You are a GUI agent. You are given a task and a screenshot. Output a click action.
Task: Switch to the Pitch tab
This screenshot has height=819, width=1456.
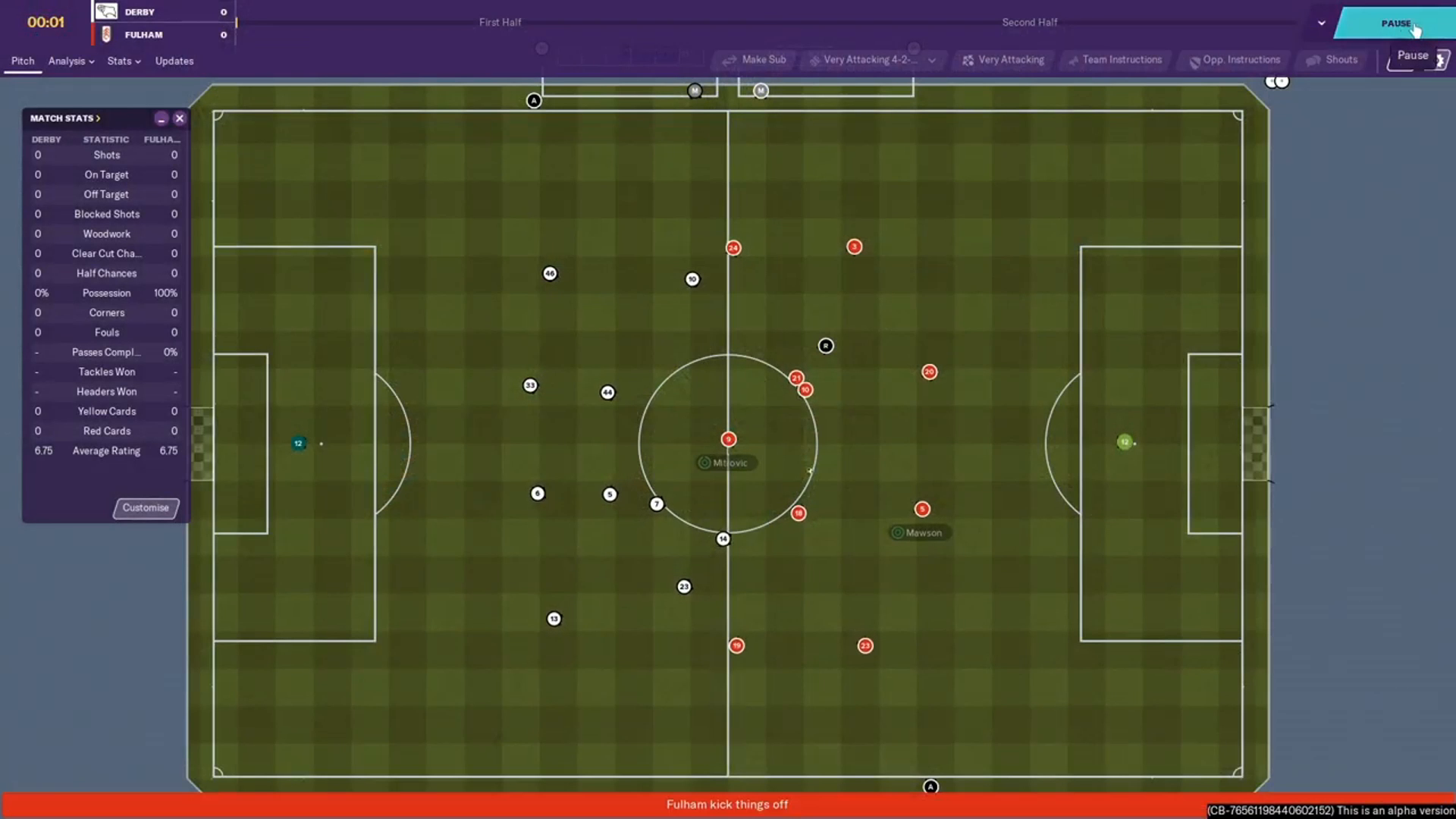[23, 61]
